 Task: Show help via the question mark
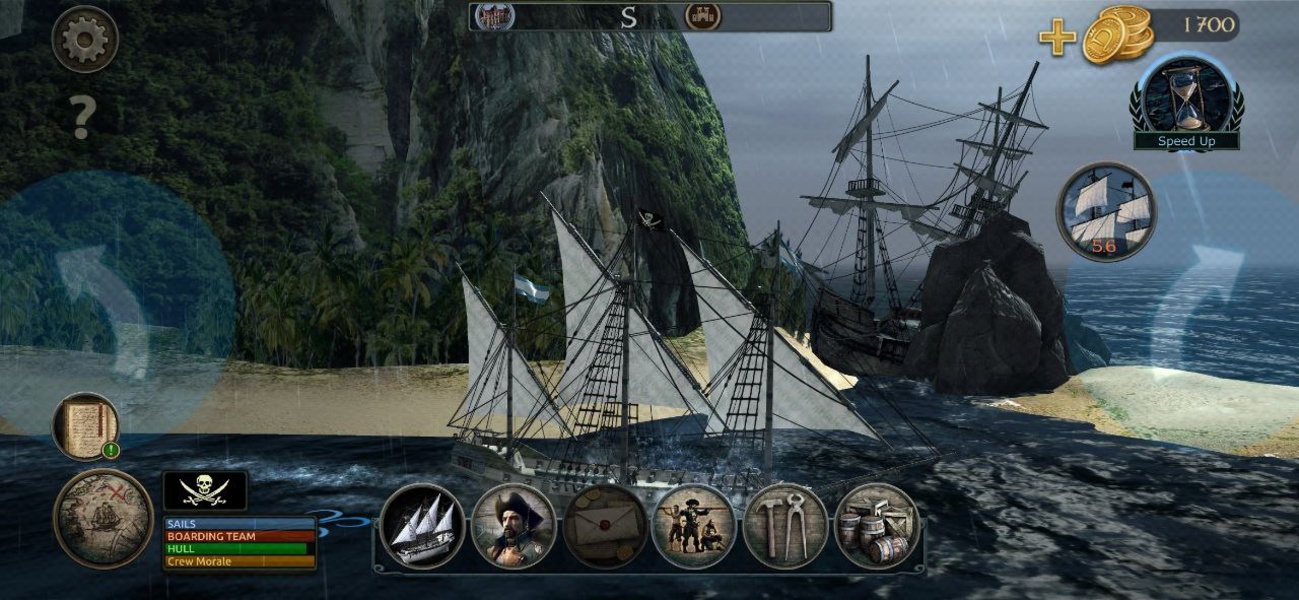[x=82, y=118]
